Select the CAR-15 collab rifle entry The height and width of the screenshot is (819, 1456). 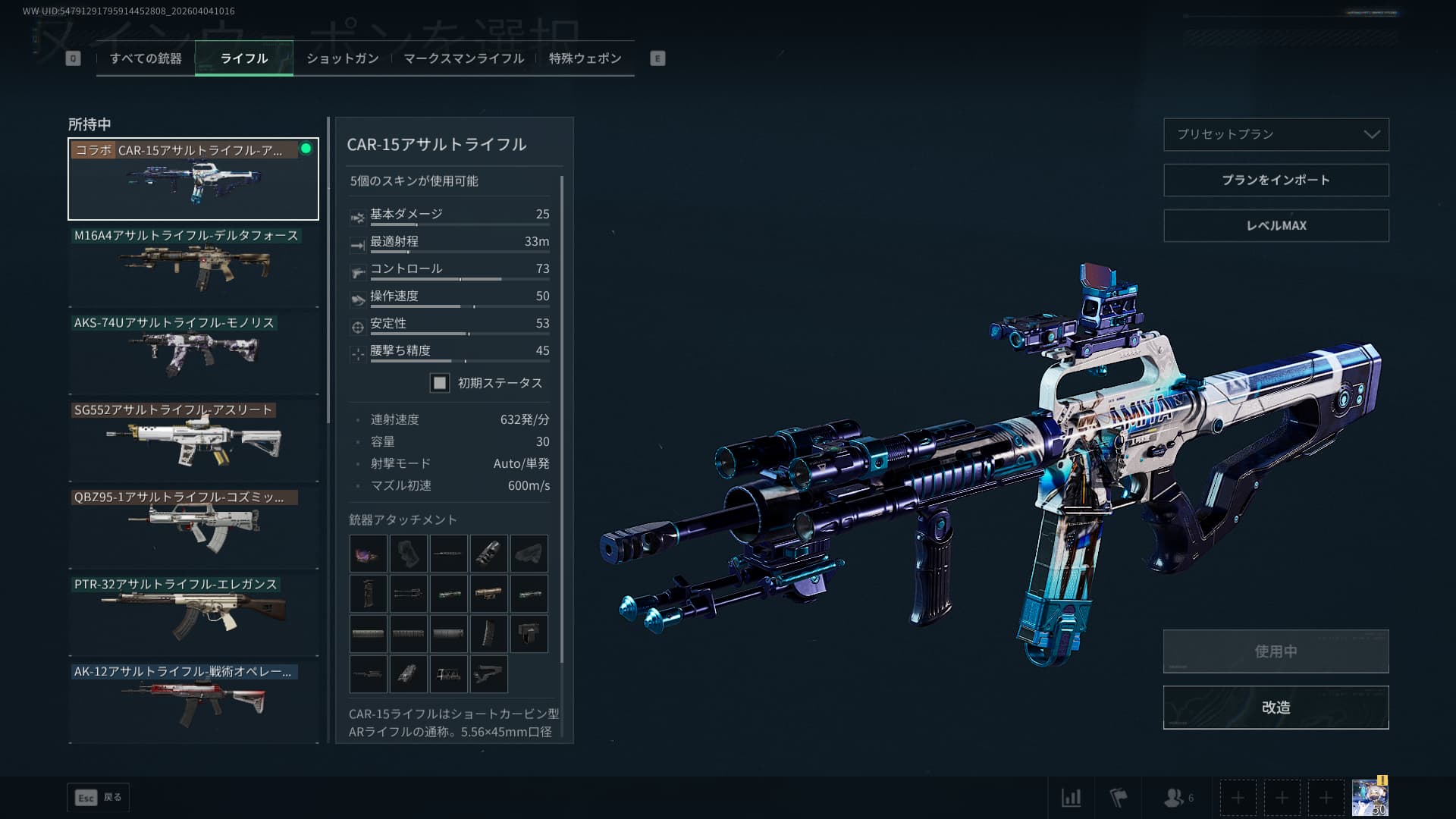click(193, 179)
